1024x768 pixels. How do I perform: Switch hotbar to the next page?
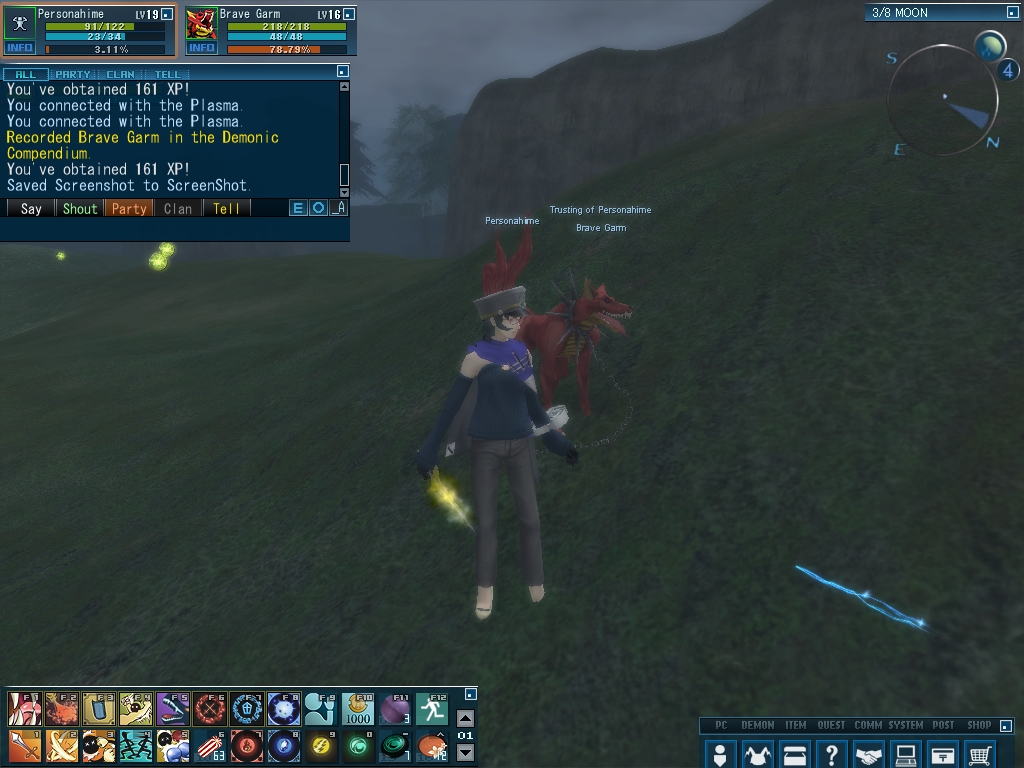tap(465, 753)
